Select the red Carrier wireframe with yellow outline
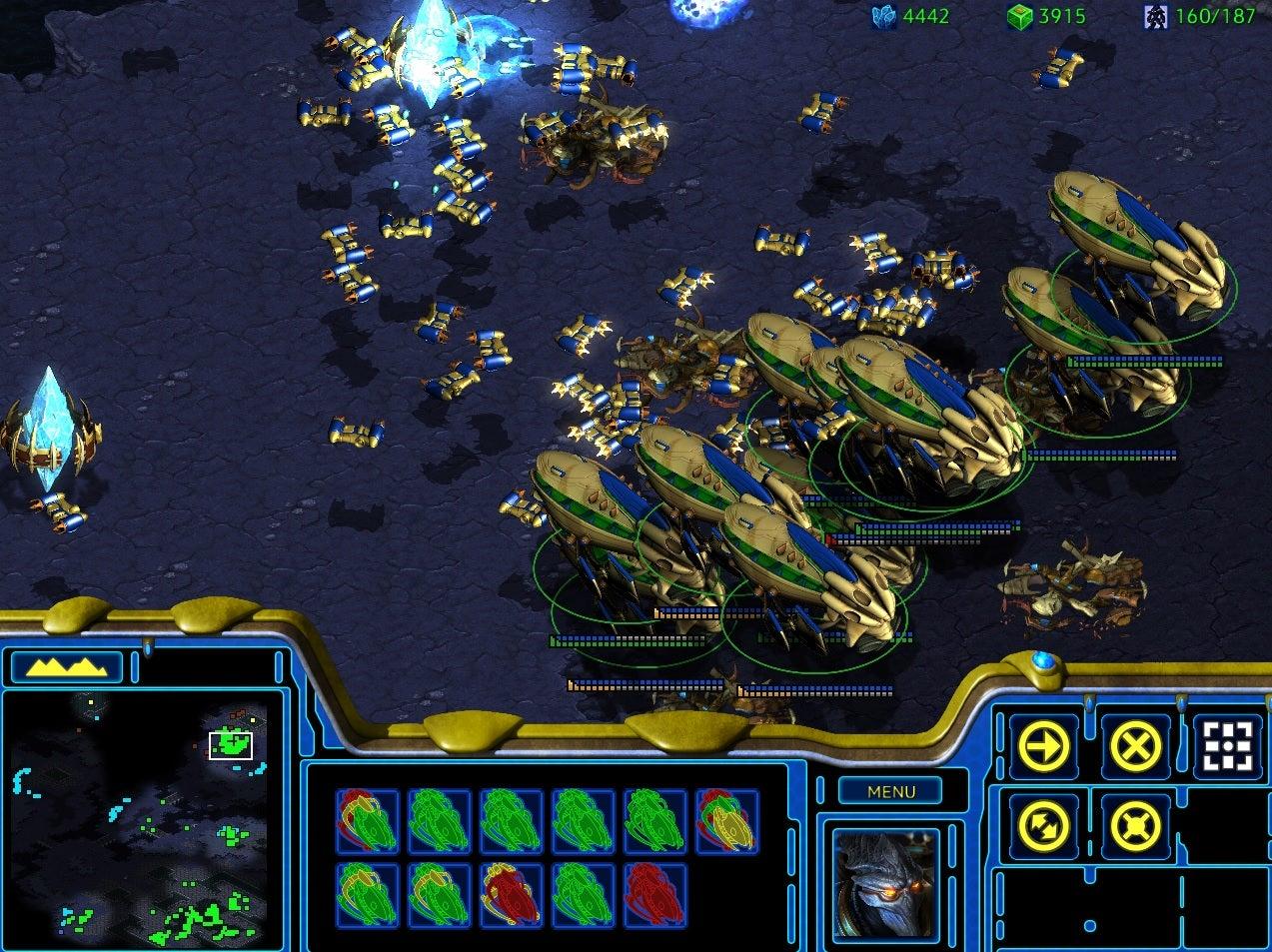1272x952 pixels. [512, 894]
